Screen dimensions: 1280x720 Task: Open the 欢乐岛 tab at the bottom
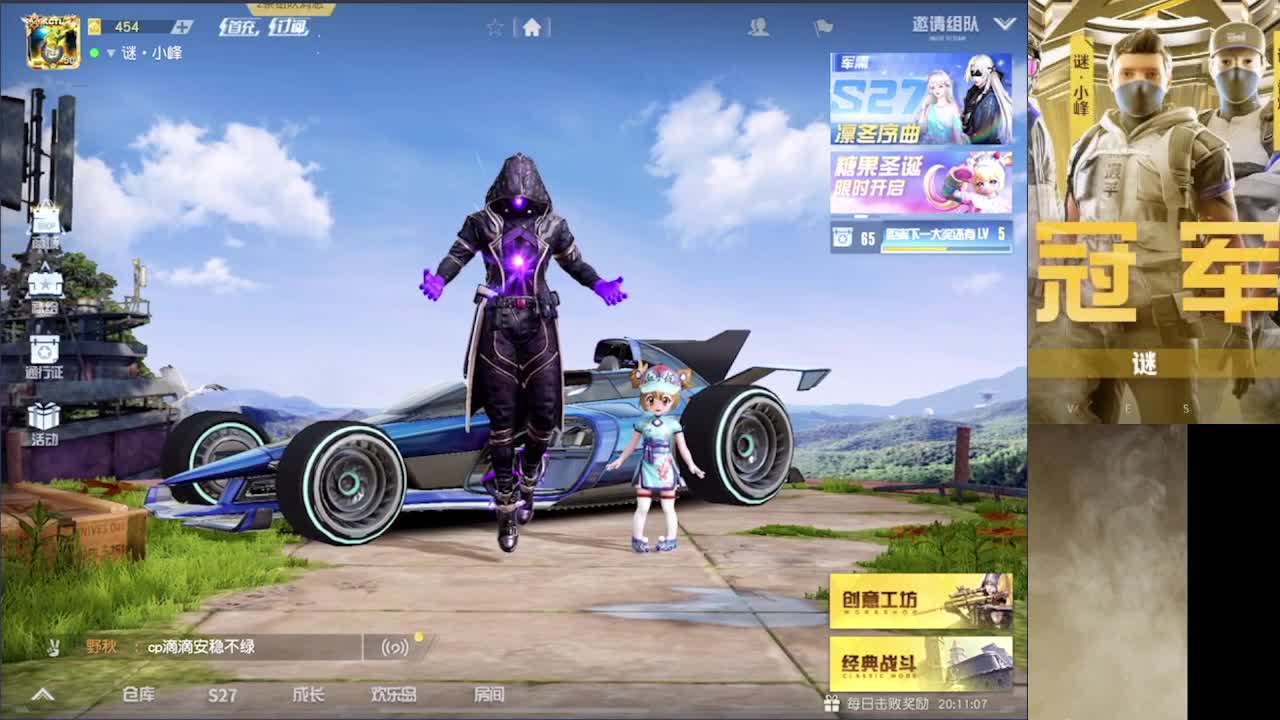point(395,695)
